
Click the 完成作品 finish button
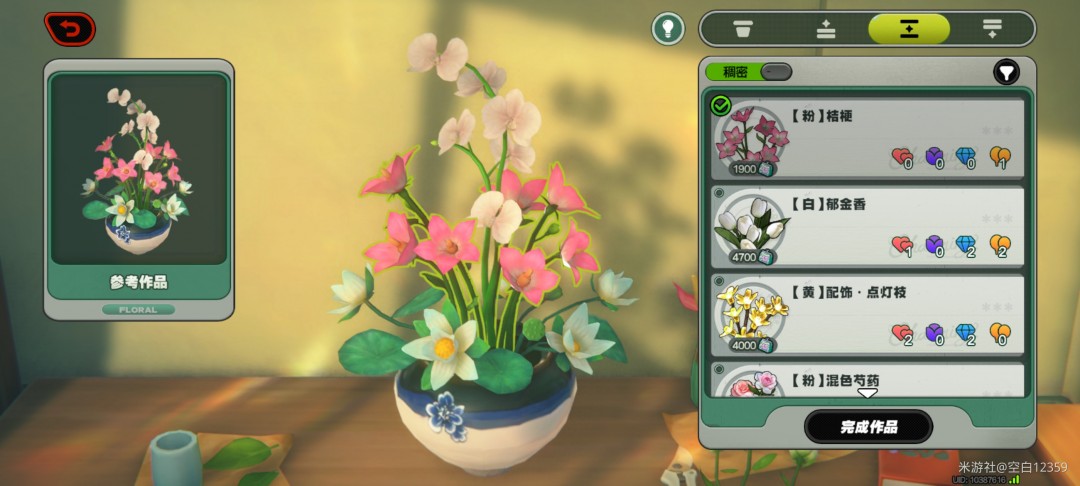(868, 427)
